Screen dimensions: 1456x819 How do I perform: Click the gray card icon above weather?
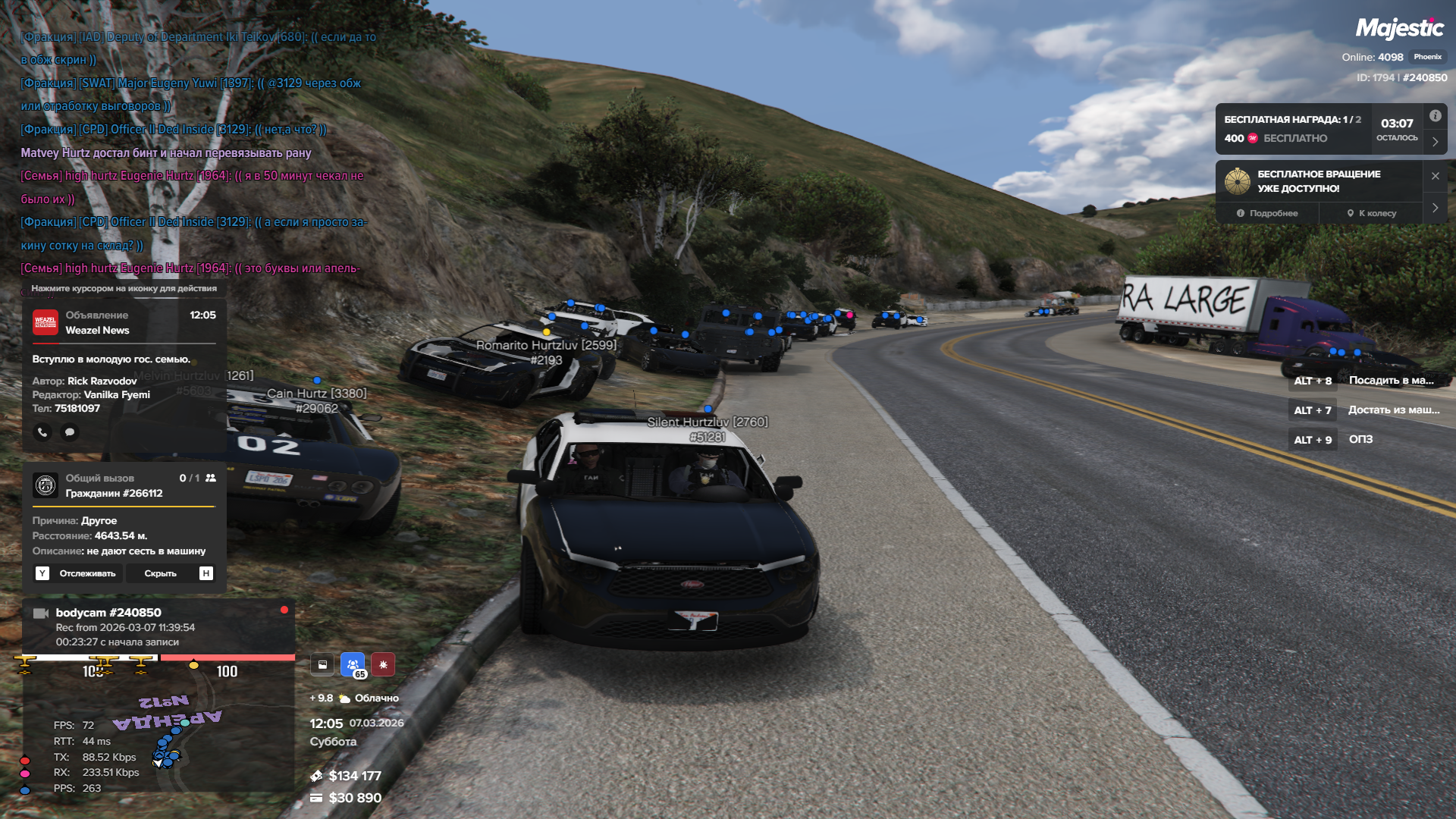pyautogui.click(x=322, y=665)
